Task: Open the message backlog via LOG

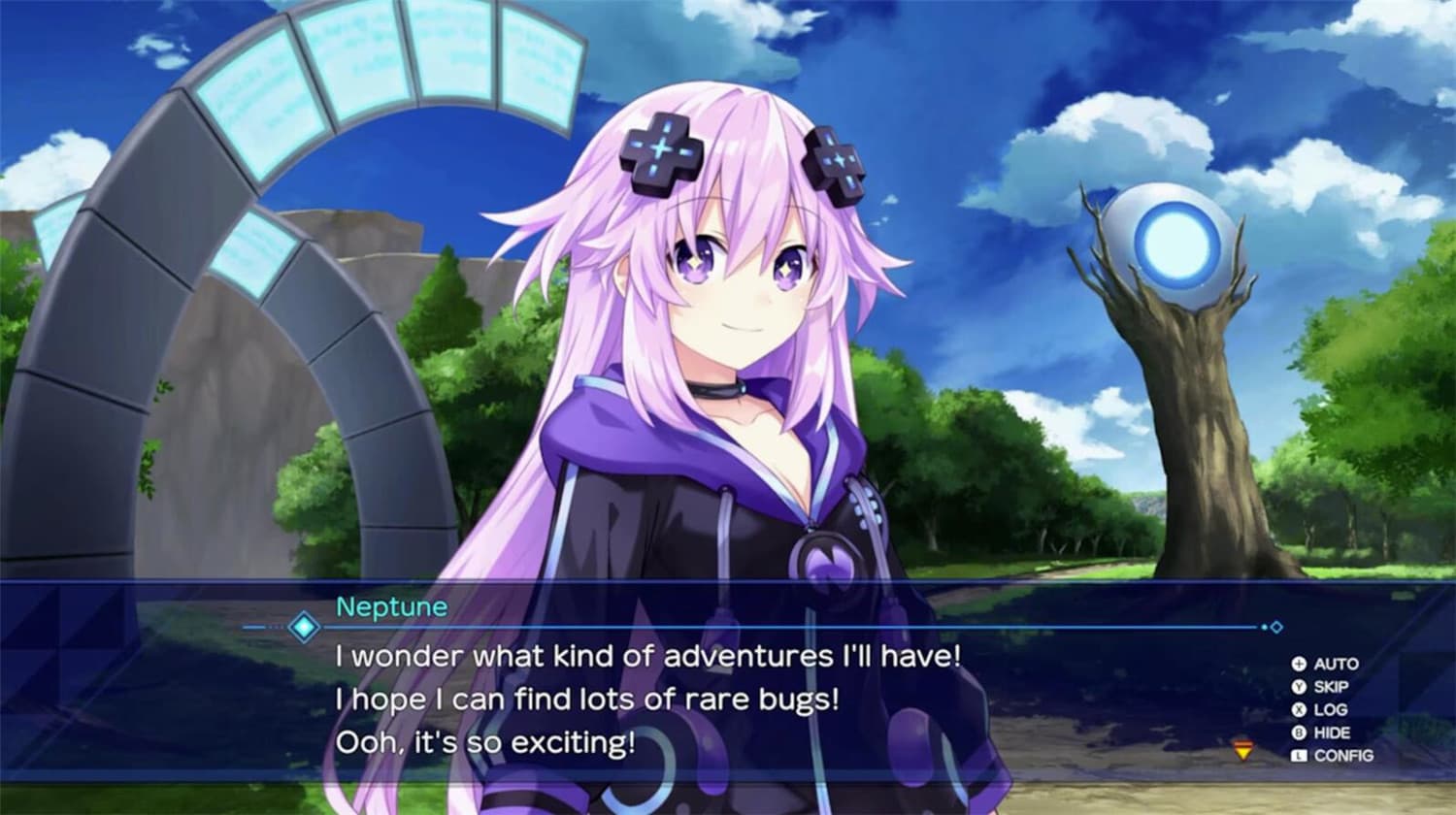Action: coord(1331,709)
